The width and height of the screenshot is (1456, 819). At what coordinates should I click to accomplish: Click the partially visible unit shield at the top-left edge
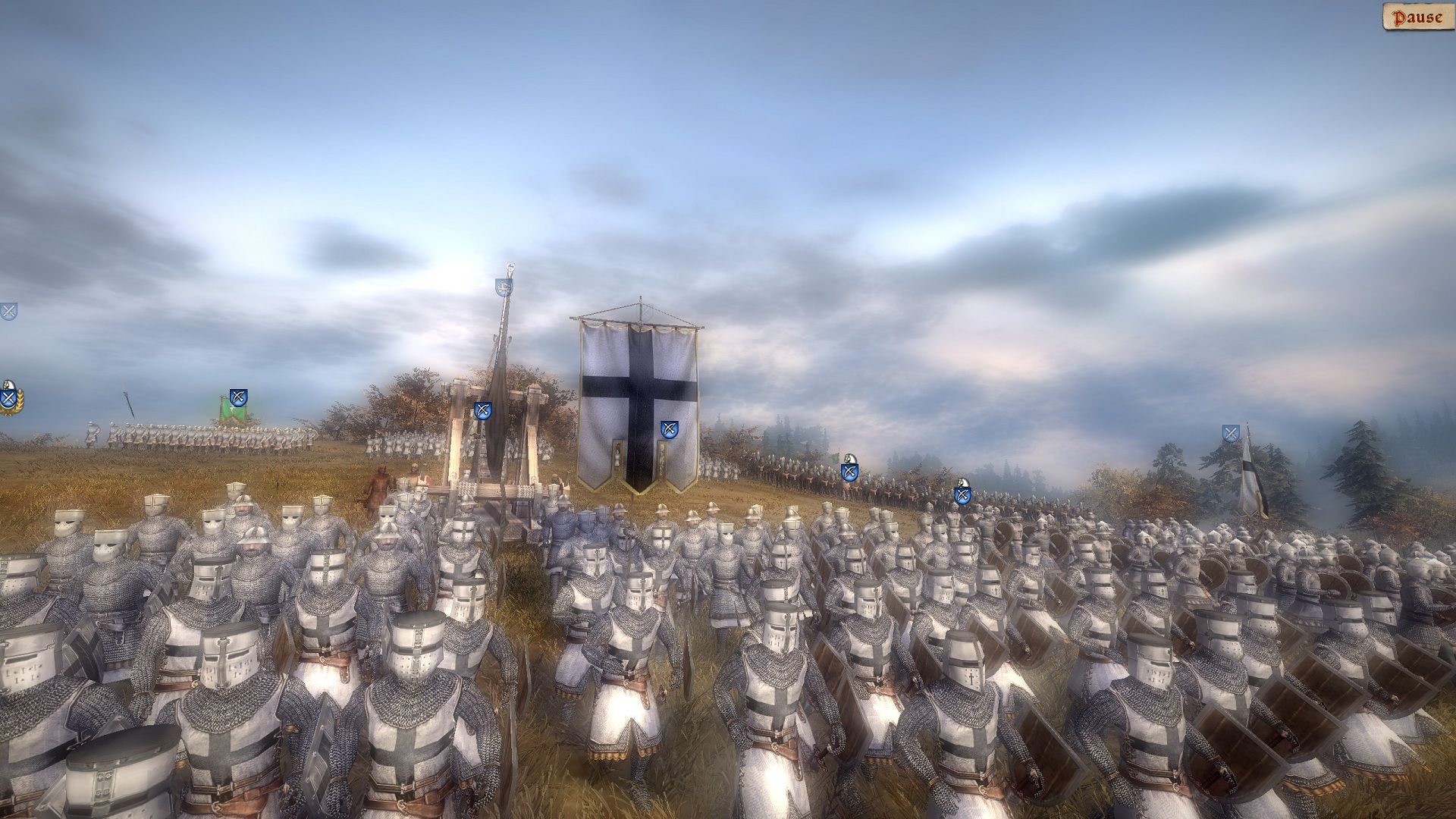8,312
